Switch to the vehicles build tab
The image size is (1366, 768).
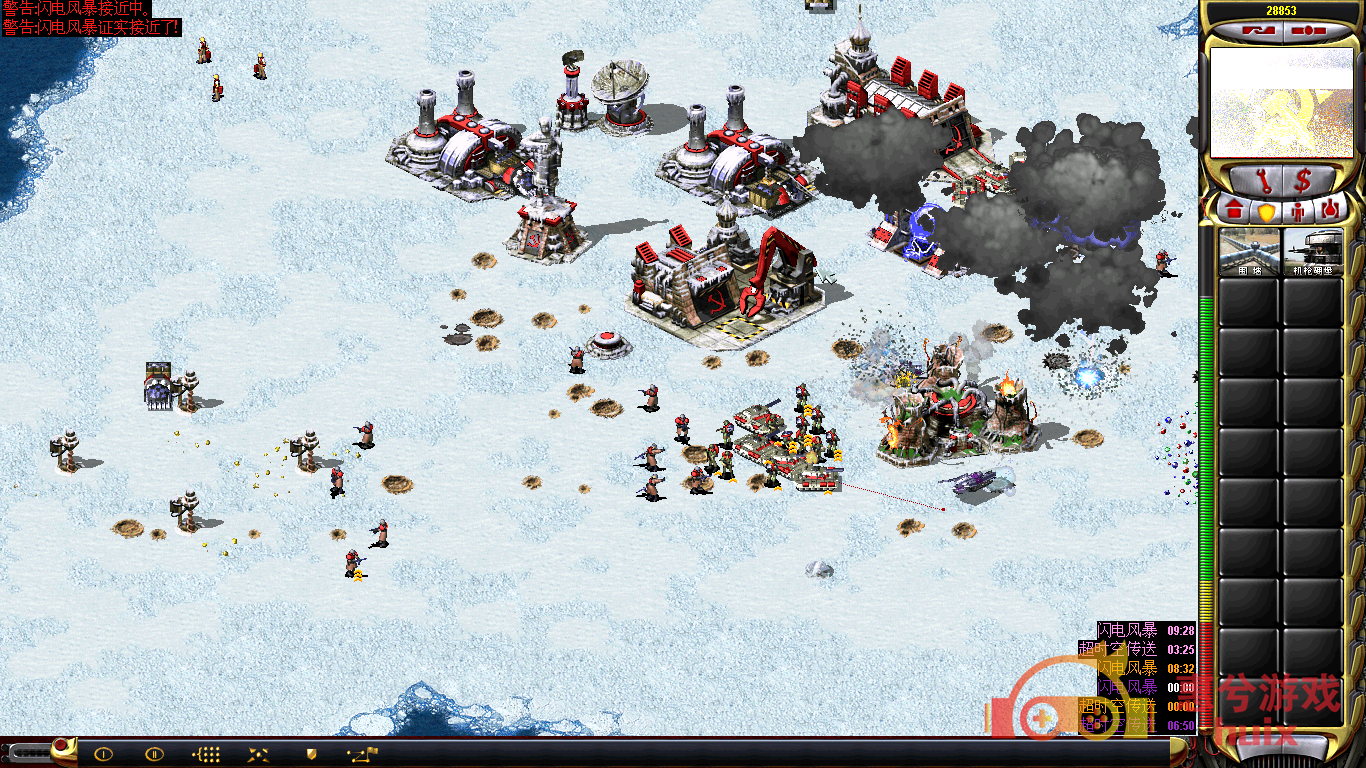1329,211
